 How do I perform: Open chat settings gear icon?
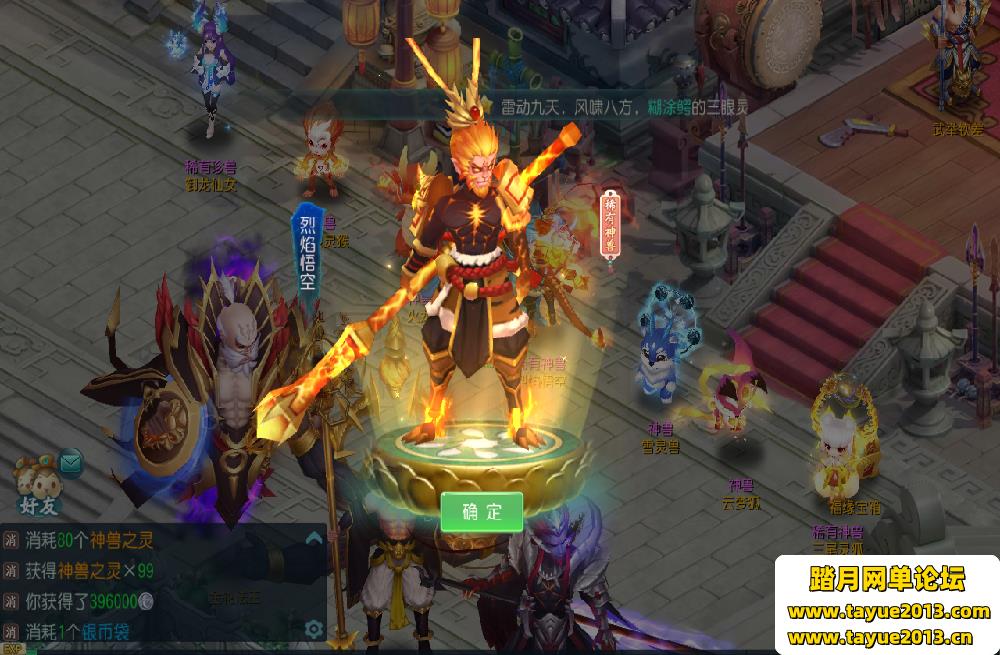coord(314,629)
